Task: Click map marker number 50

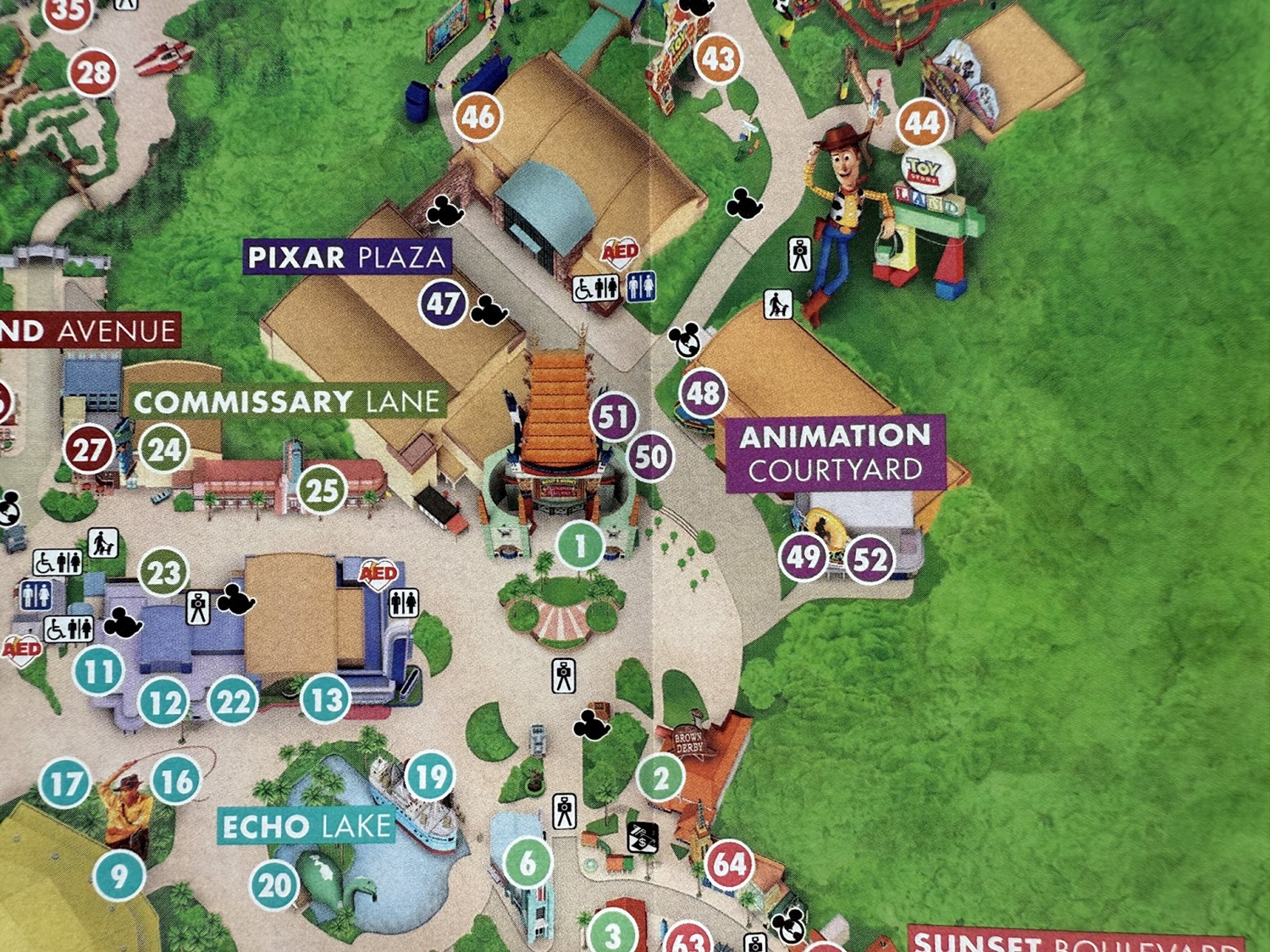Action: (650, 457)
